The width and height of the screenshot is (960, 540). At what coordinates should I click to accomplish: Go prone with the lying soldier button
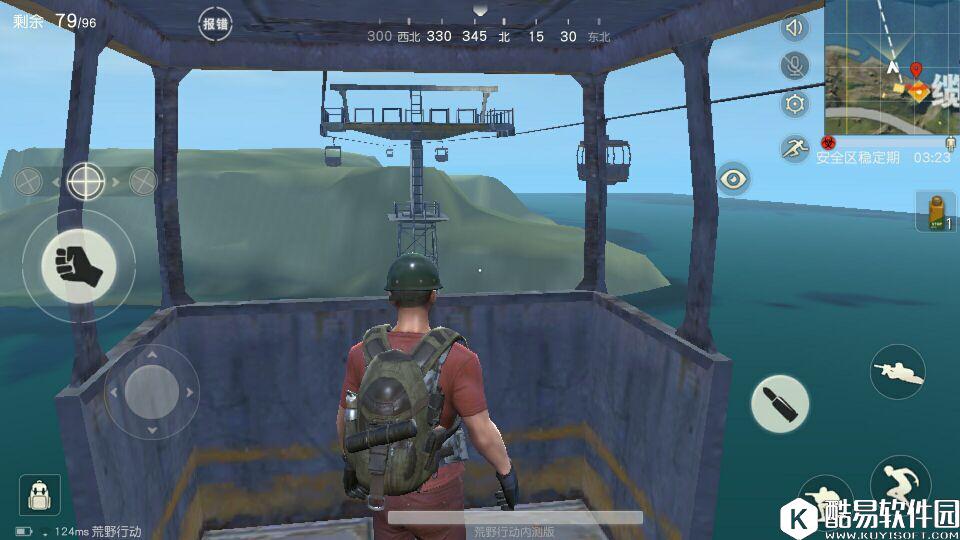897,371
